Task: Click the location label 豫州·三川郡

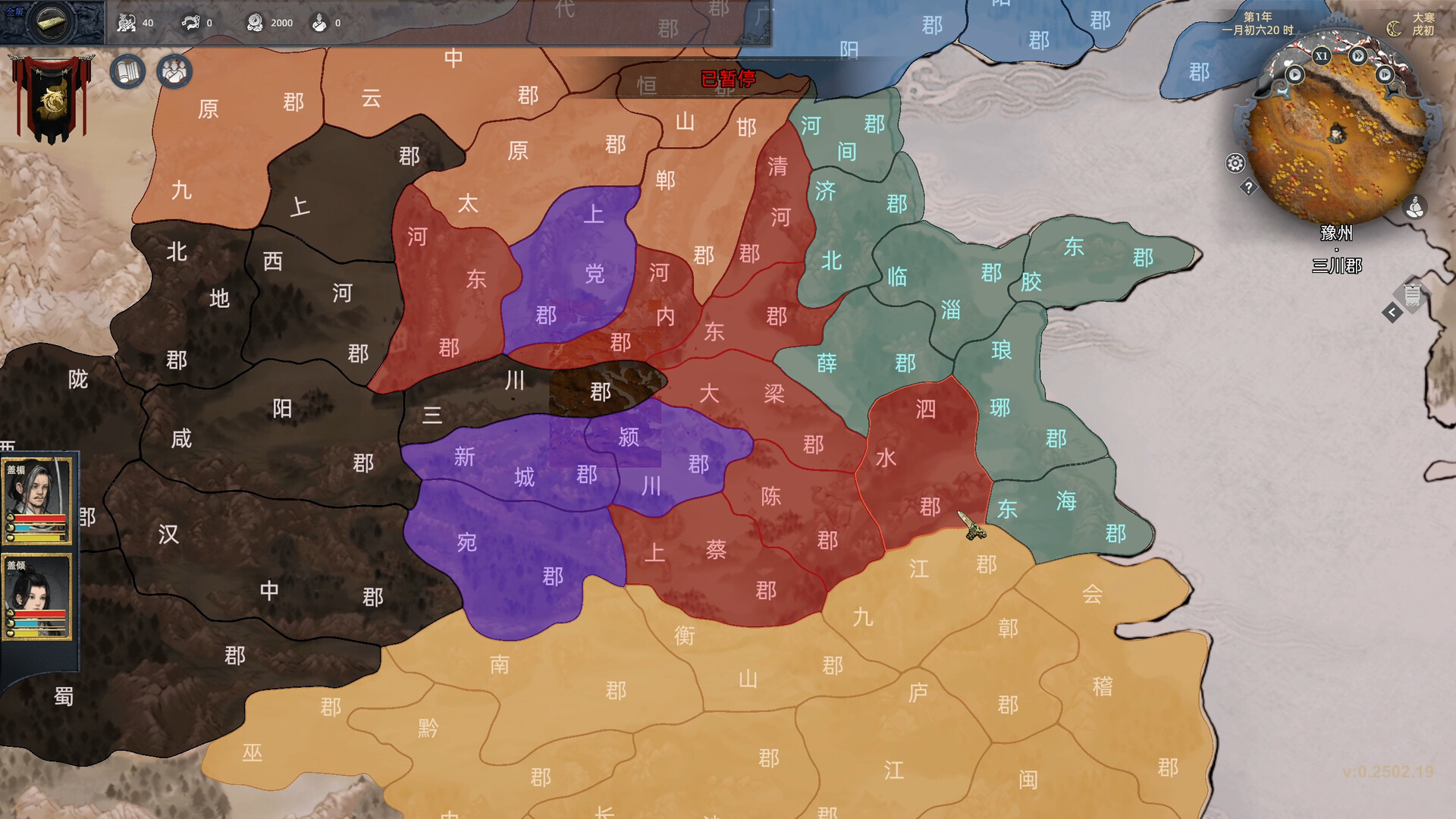Action: point(1338,248)
